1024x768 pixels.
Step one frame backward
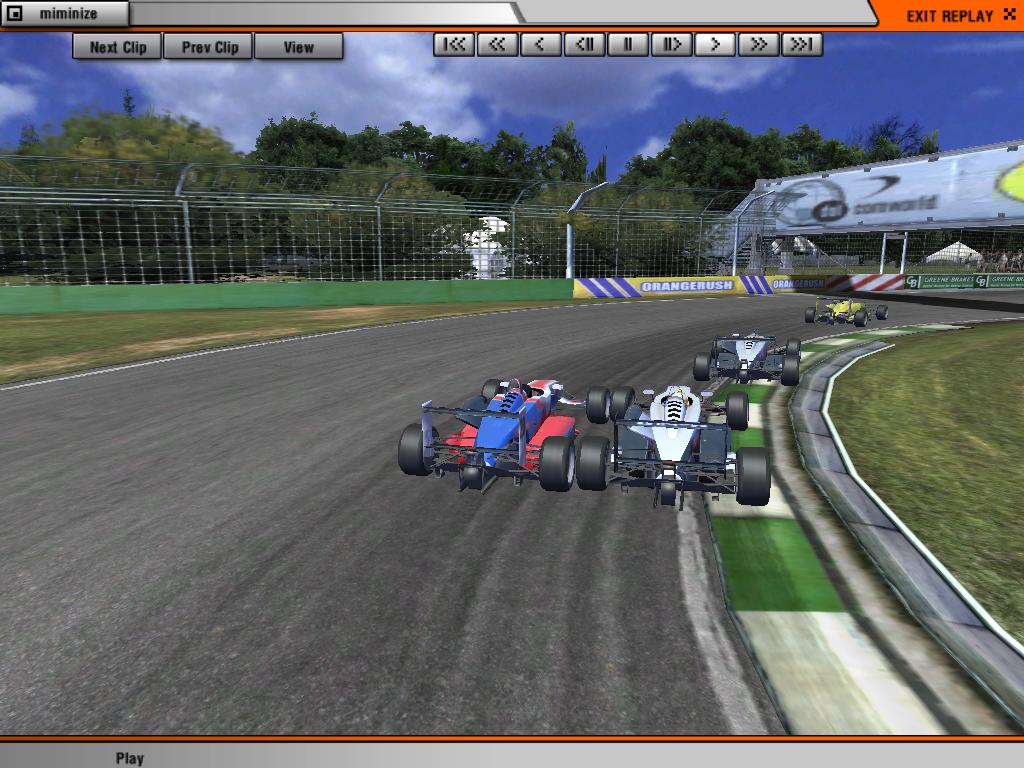coord(584,44)
